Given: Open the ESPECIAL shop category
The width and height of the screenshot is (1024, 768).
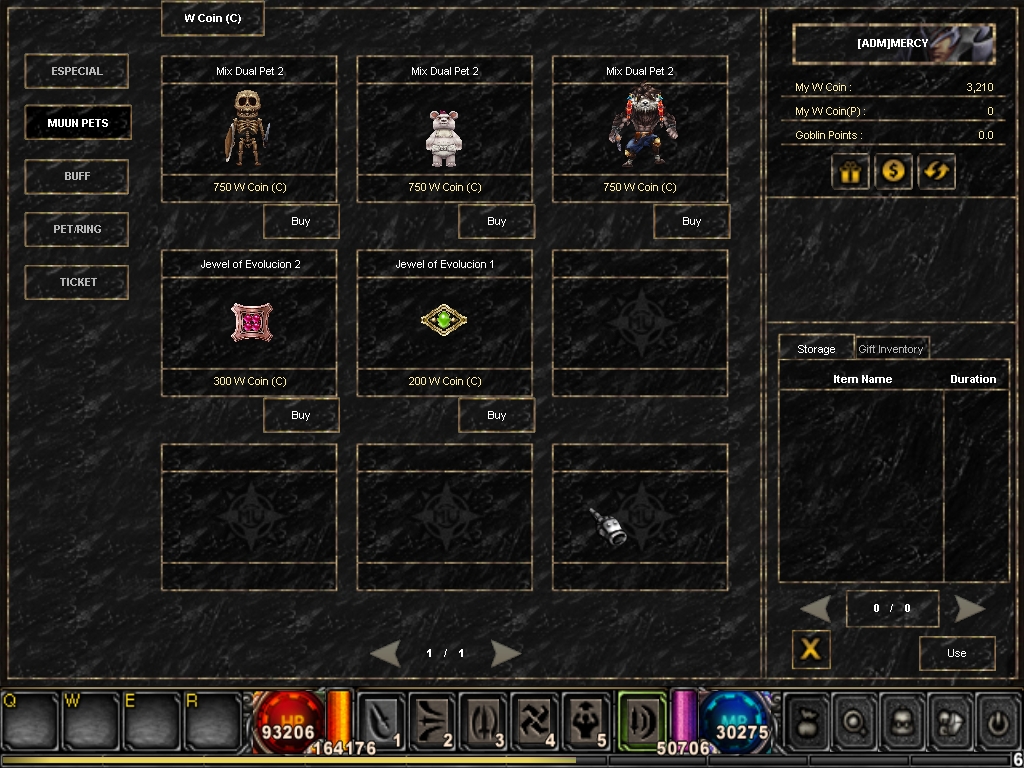Looking at the screenshot, I should pos(77,71).
